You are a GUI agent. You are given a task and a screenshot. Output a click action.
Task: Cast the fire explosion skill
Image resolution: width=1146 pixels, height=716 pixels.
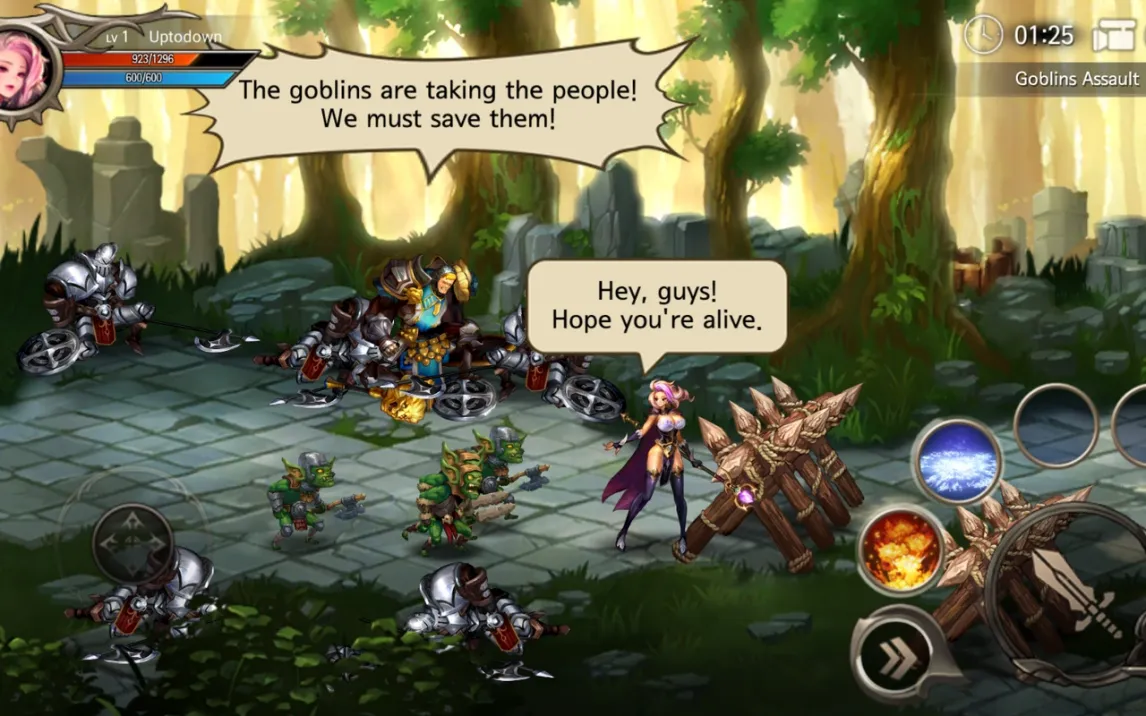901,549
